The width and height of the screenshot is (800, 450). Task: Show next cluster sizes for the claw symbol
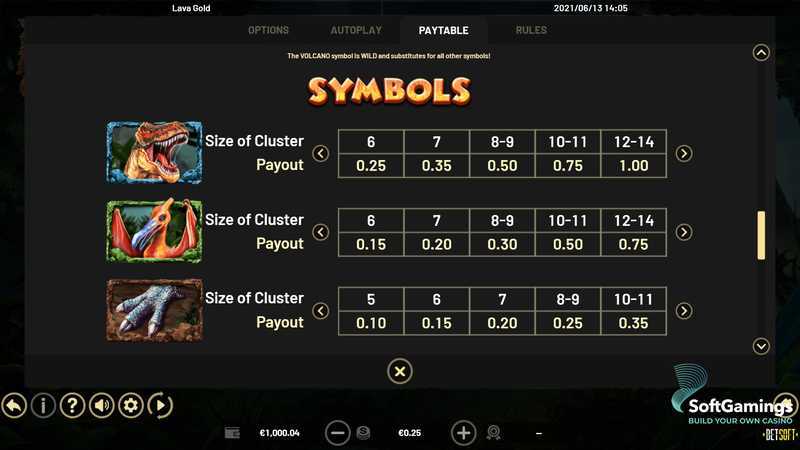684,311
